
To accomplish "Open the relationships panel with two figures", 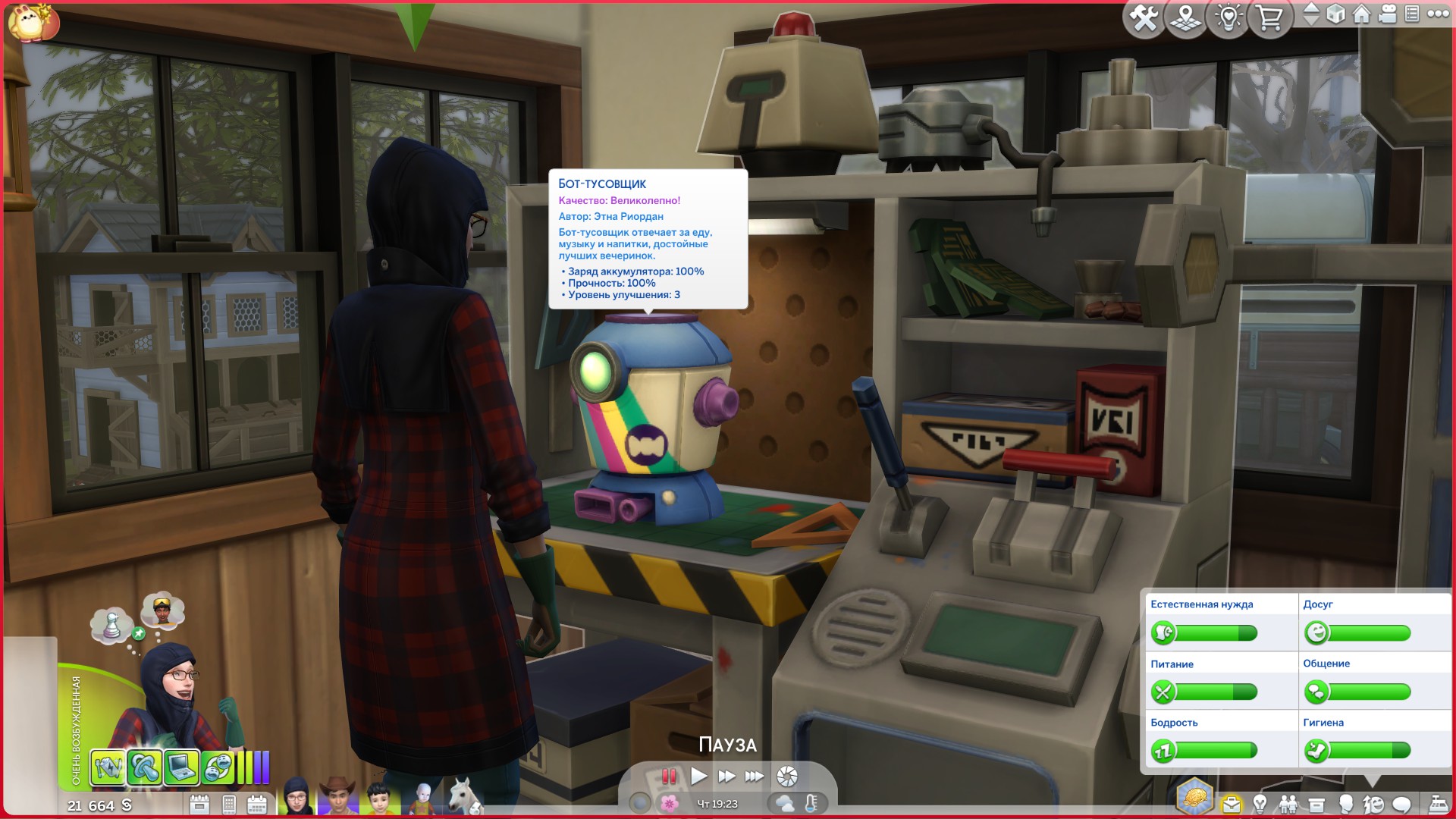I will (x=1288, y=804).
